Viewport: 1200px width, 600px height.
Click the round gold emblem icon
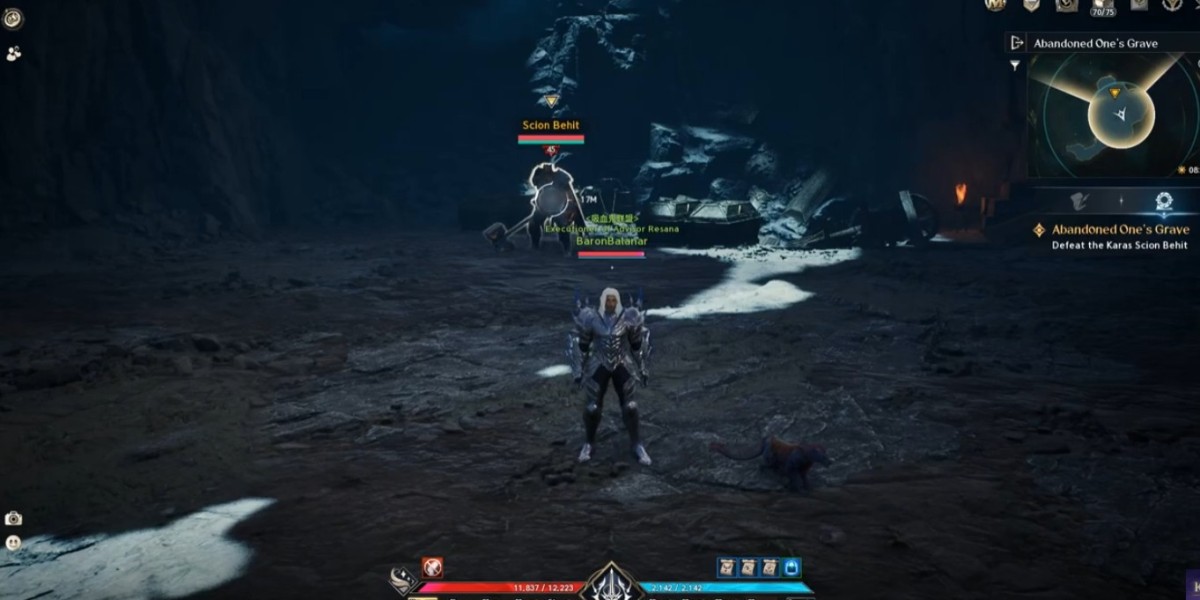point(13,19)
